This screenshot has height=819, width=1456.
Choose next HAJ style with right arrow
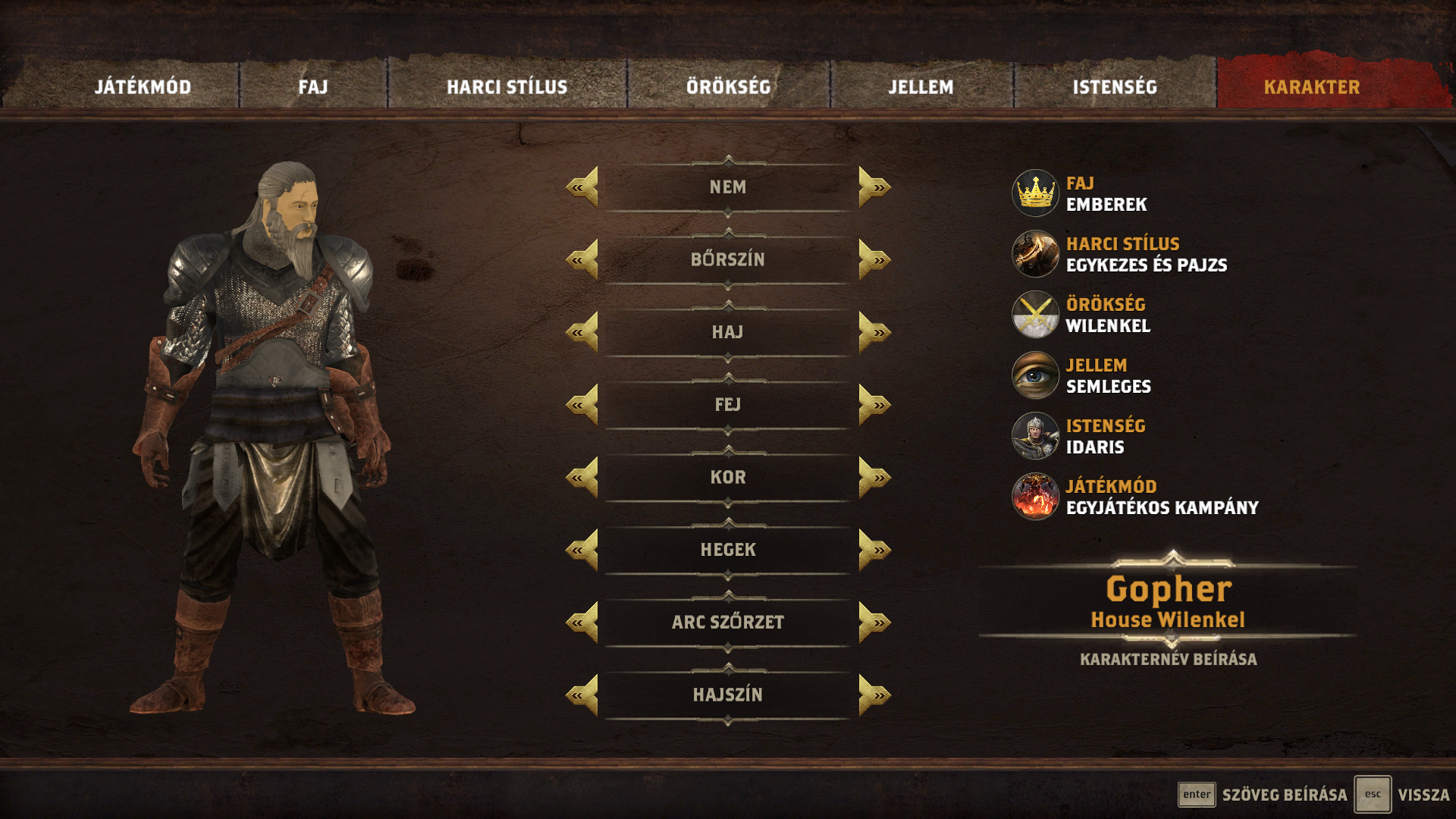pos(874,332)
